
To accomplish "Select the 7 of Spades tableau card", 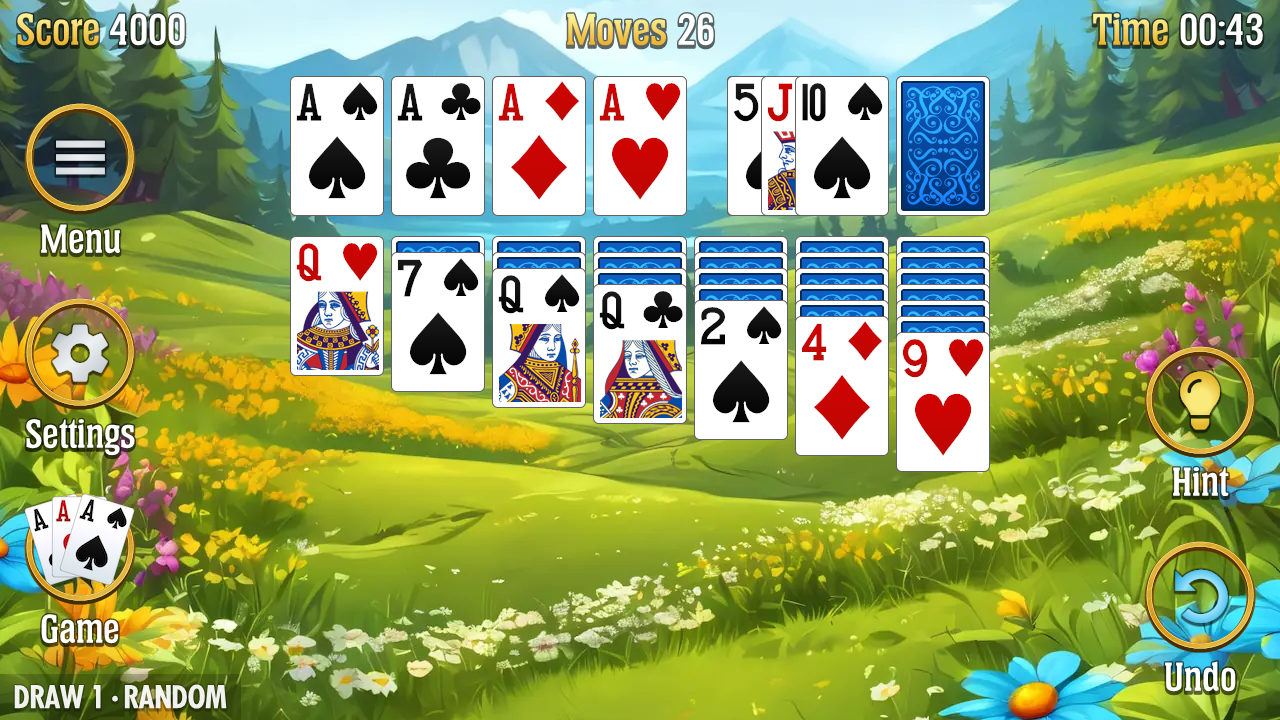I will [437, 320].
